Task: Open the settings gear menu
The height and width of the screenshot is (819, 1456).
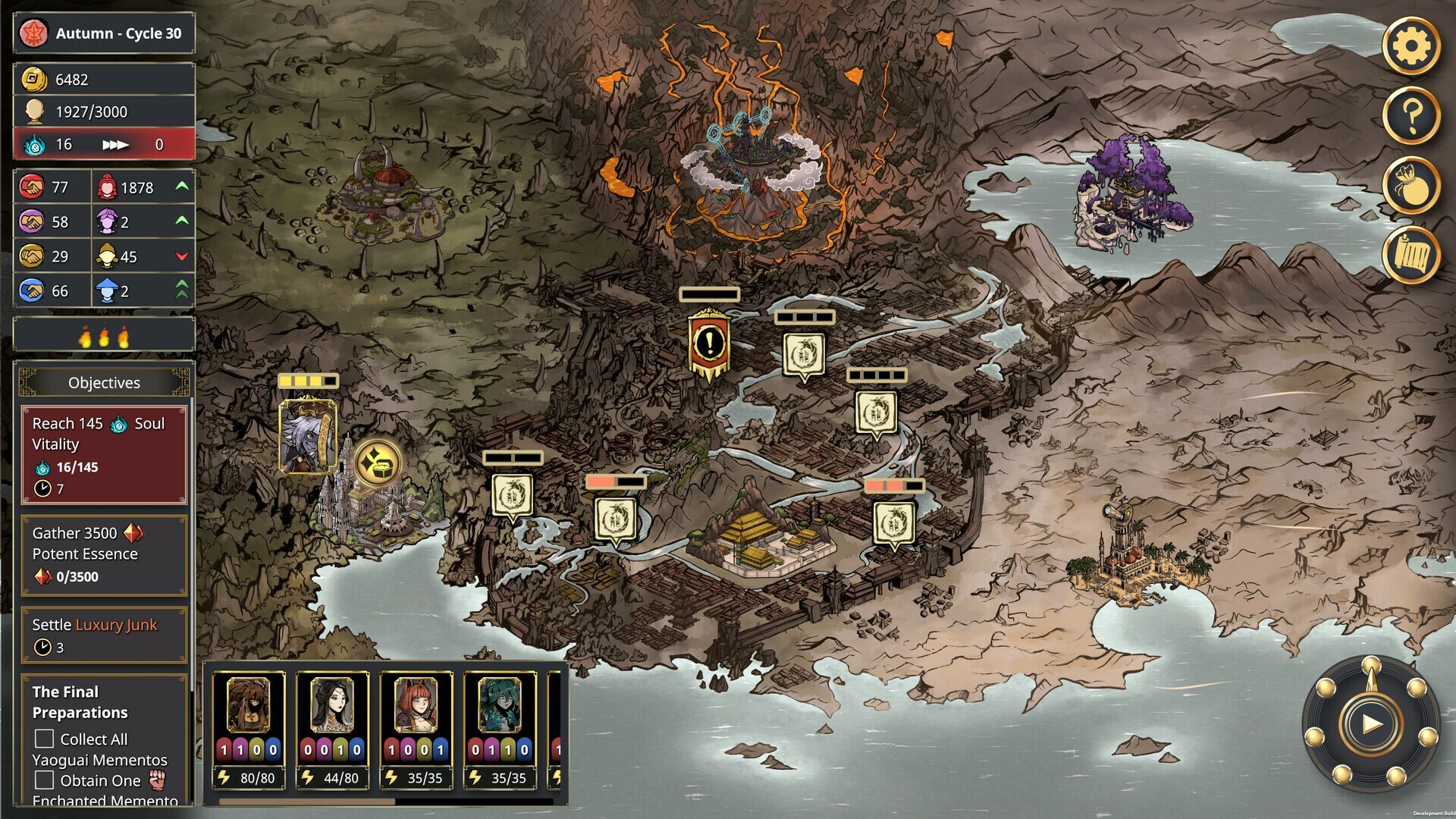Action: click(x=1412, y=45)
